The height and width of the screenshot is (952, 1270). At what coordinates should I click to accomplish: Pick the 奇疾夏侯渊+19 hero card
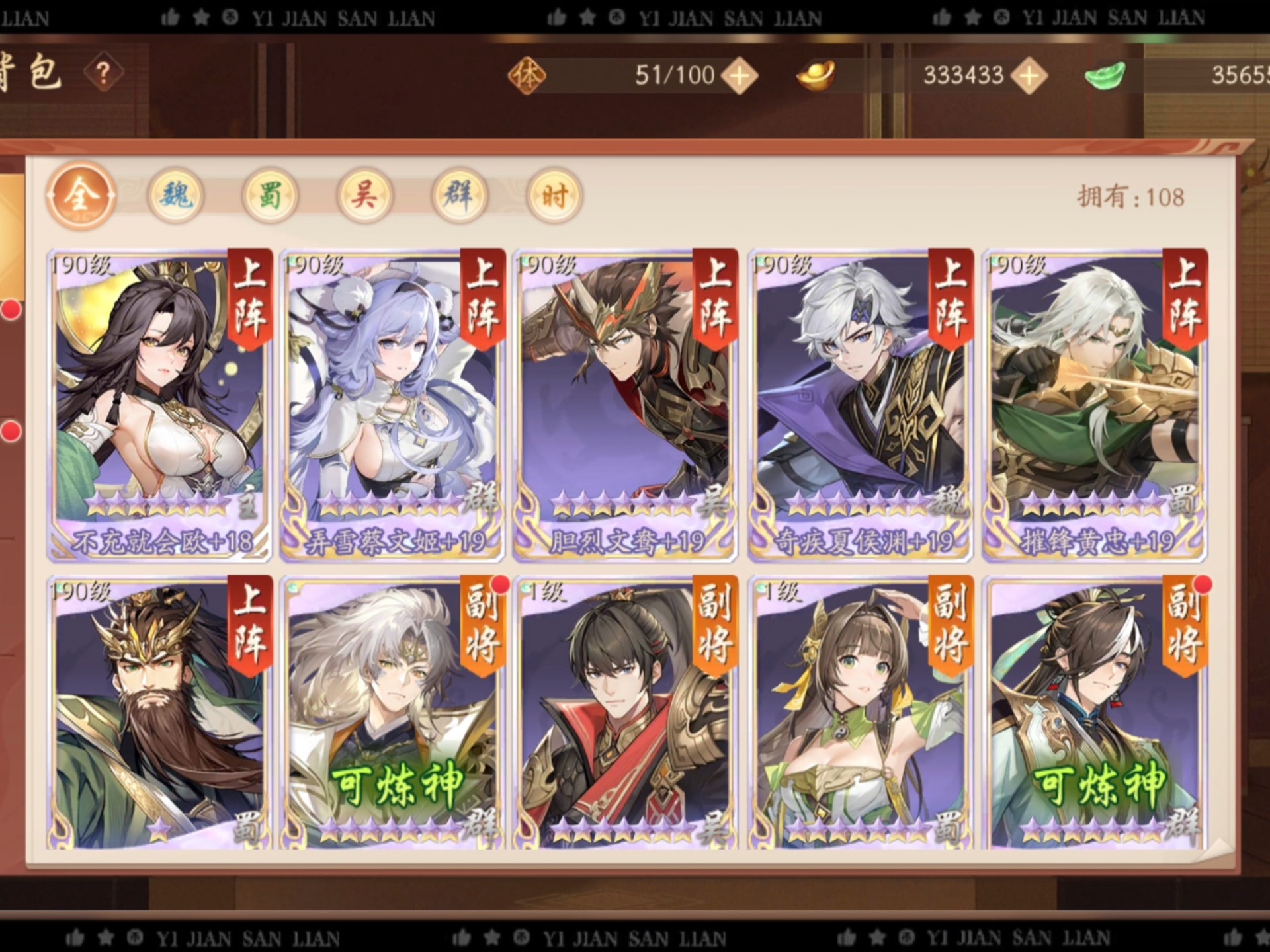pos(860,405)
